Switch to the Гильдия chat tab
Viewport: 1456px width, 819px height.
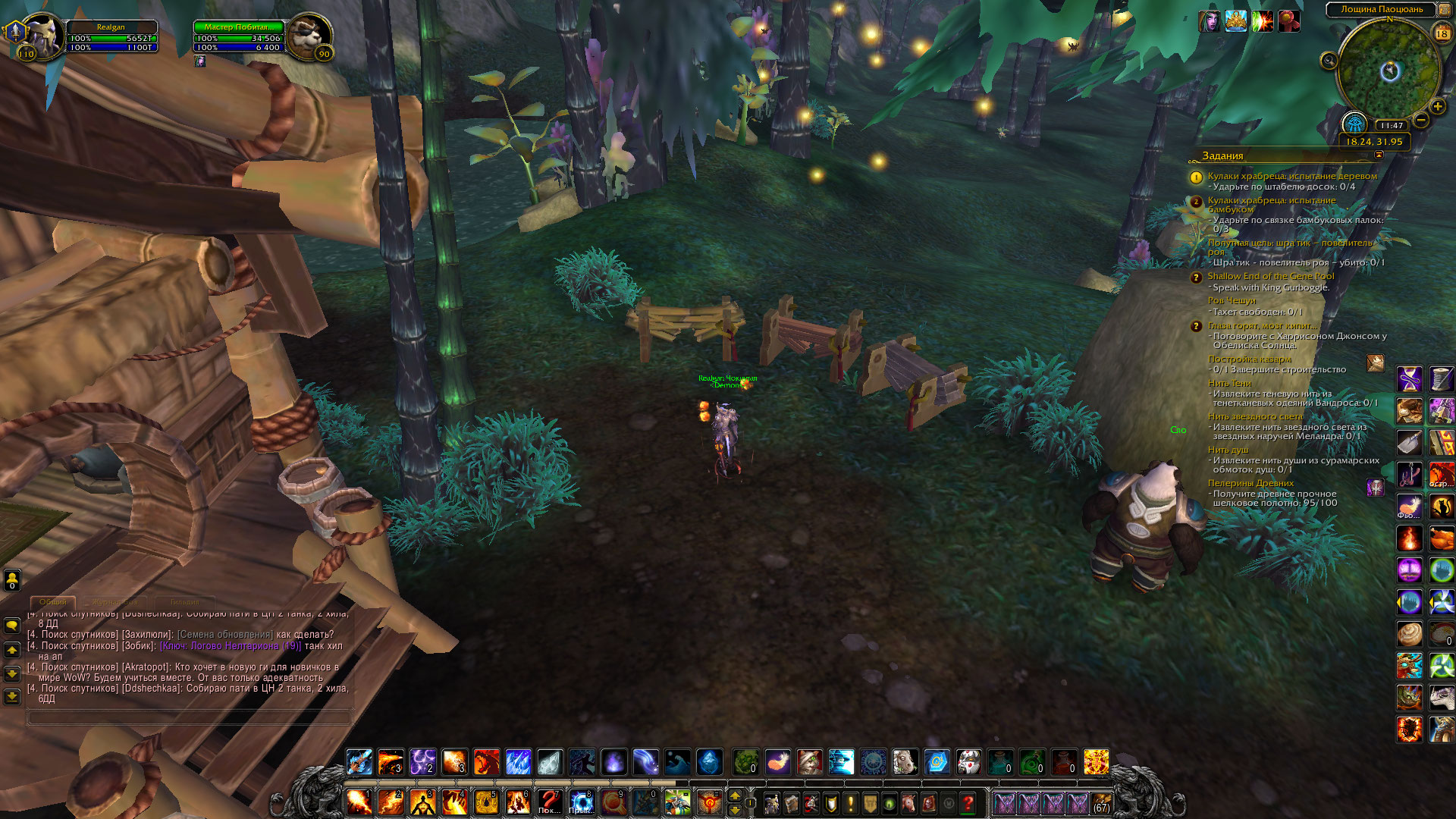point(184,602)
